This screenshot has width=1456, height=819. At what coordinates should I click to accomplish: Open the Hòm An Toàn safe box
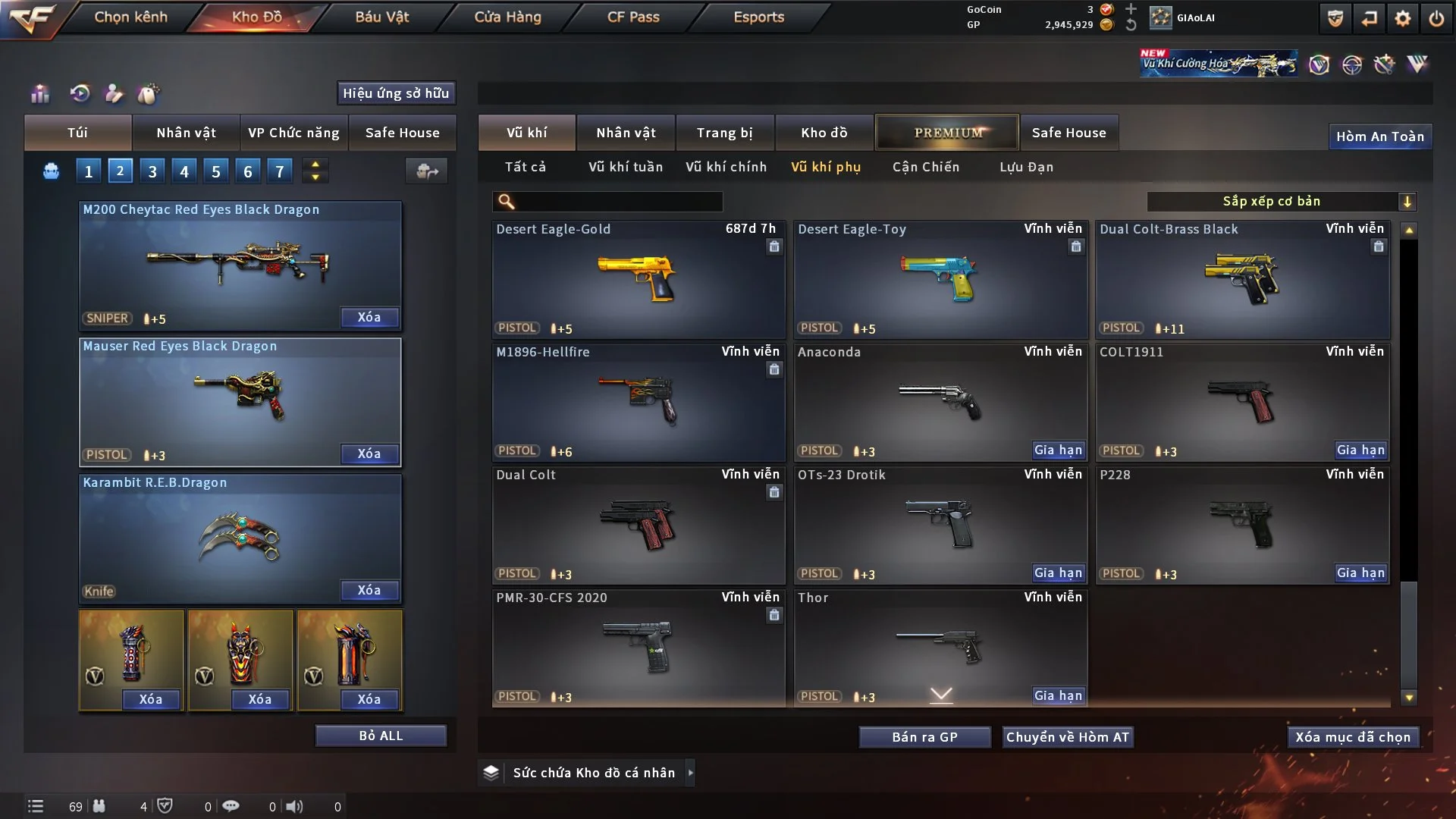pos(1379,136)
